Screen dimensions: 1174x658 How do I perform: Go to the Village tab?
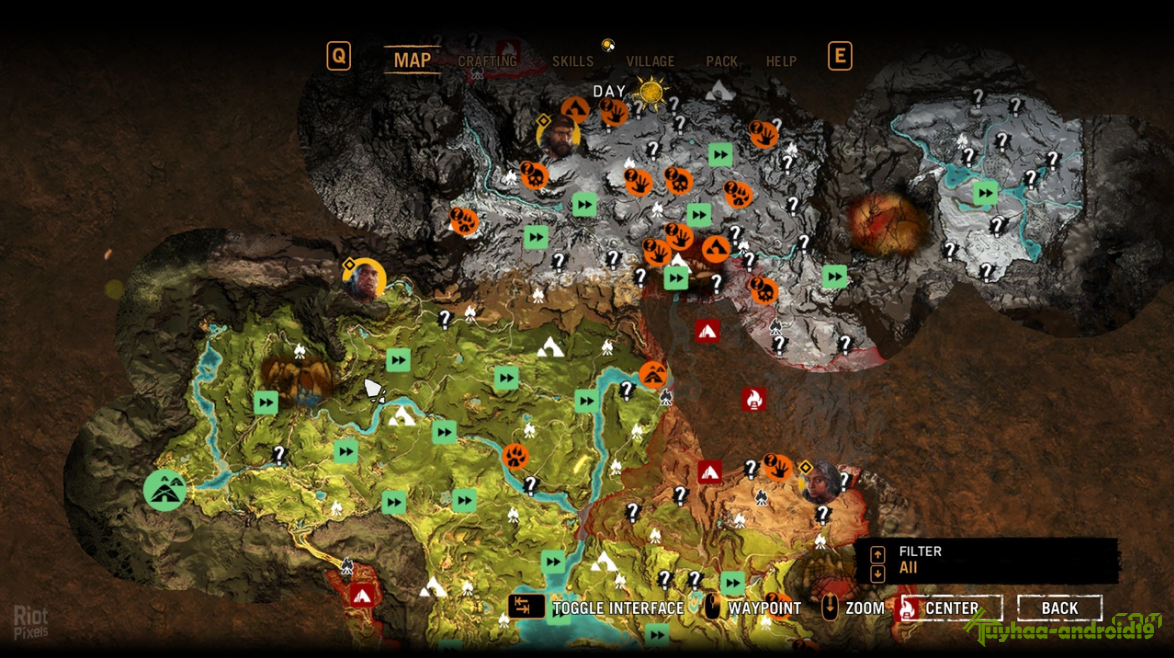(650, 61)
